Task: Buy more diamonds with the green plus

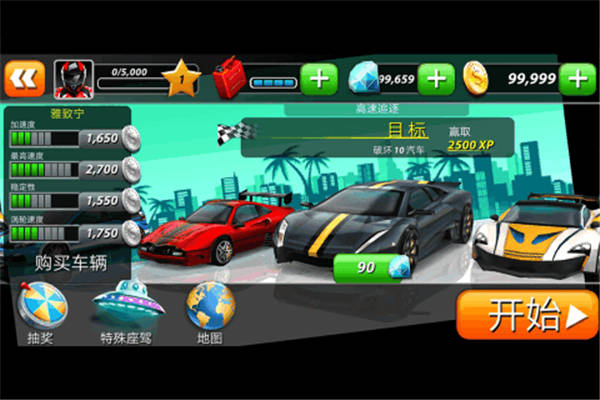Action: [436, 78]
